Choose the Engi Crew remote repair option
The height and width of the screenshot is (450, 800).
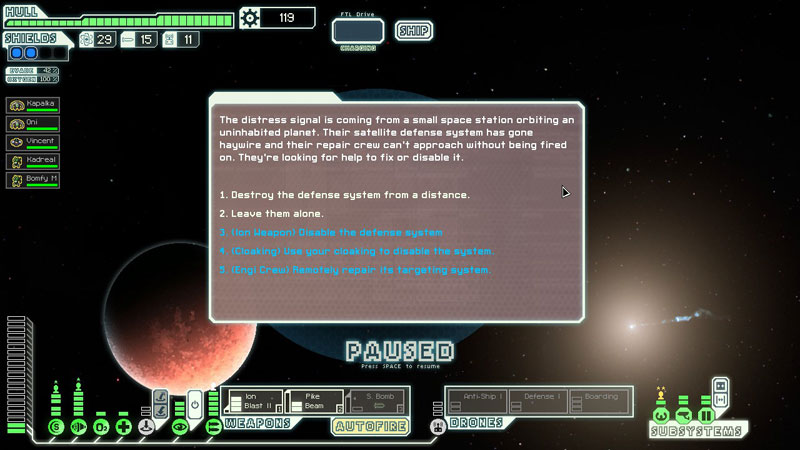[354, 270]
